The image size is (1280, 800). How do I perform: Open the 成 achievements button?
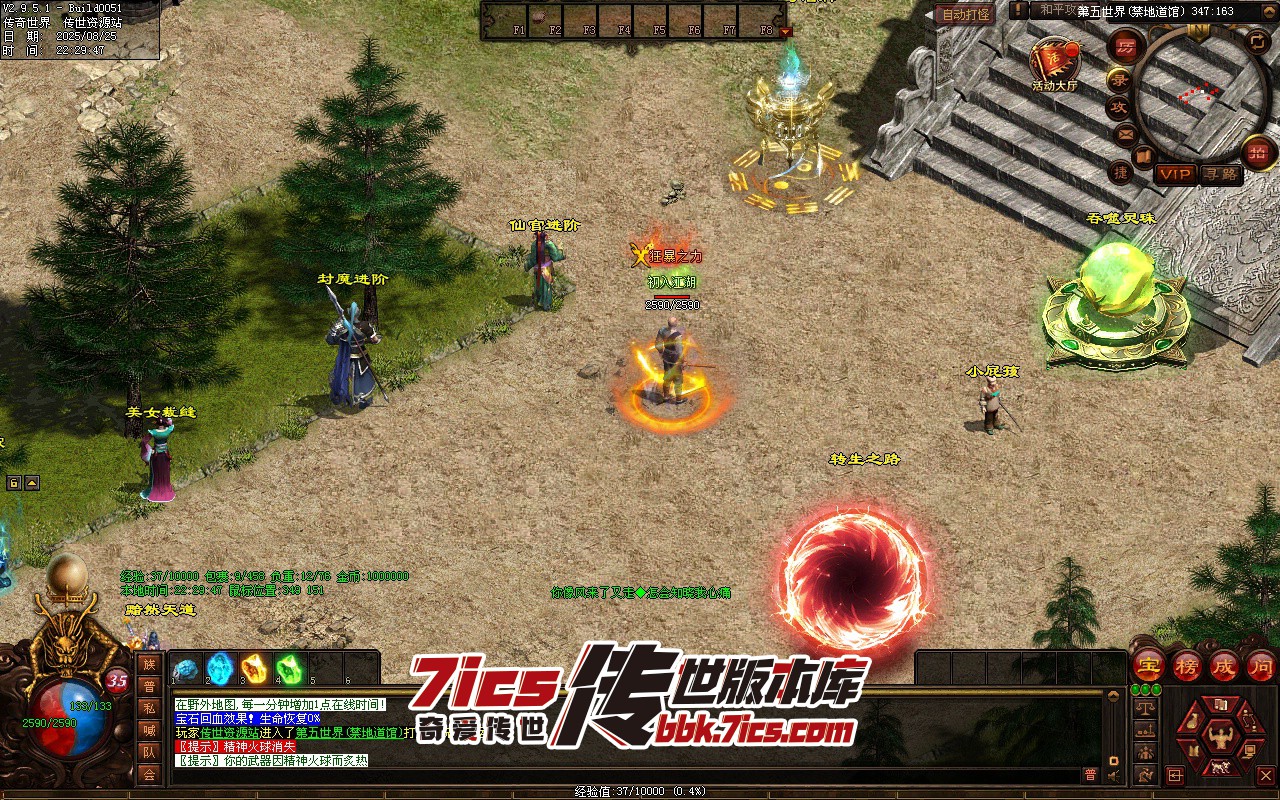[x=1224, y=665]
